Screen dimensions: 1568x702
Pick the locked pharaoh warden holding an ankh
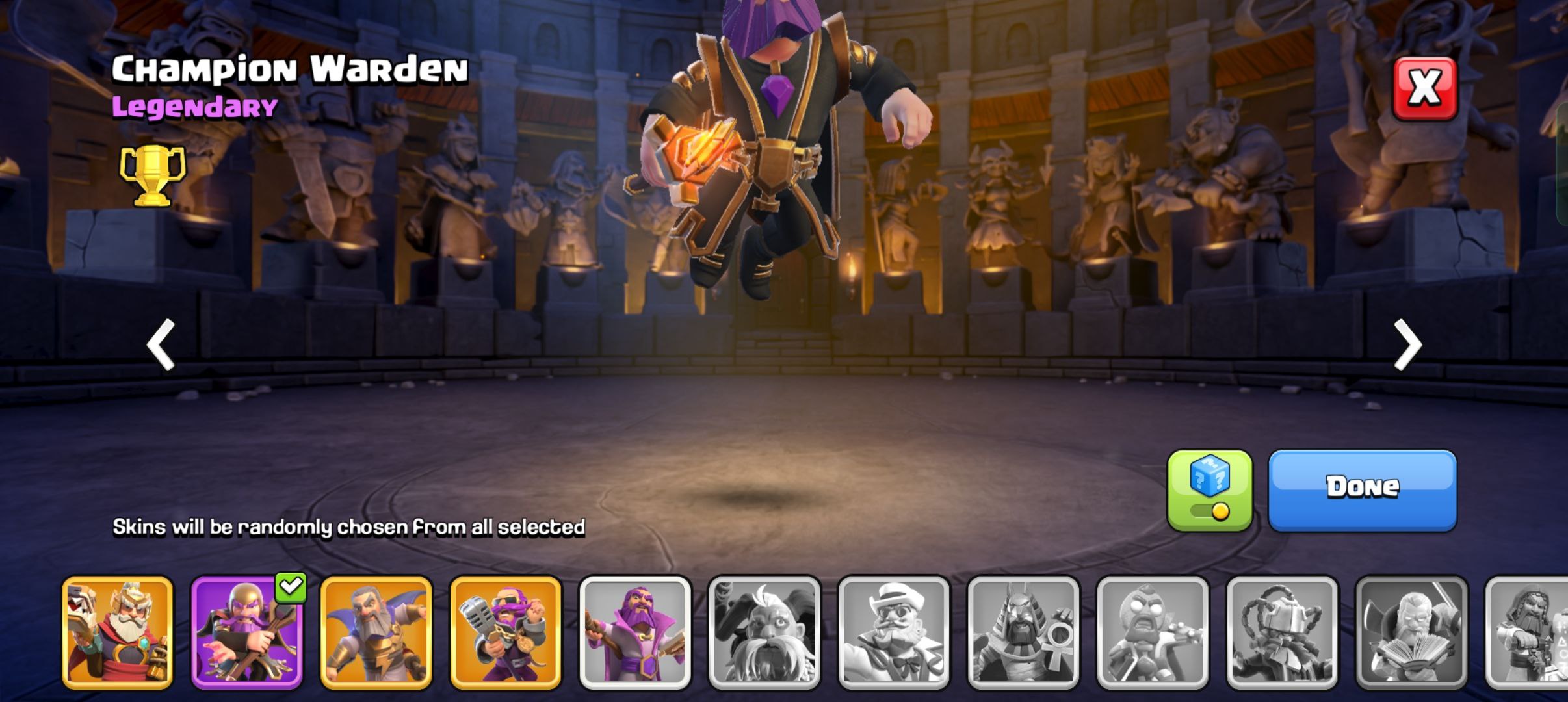tap(1023, 632)
